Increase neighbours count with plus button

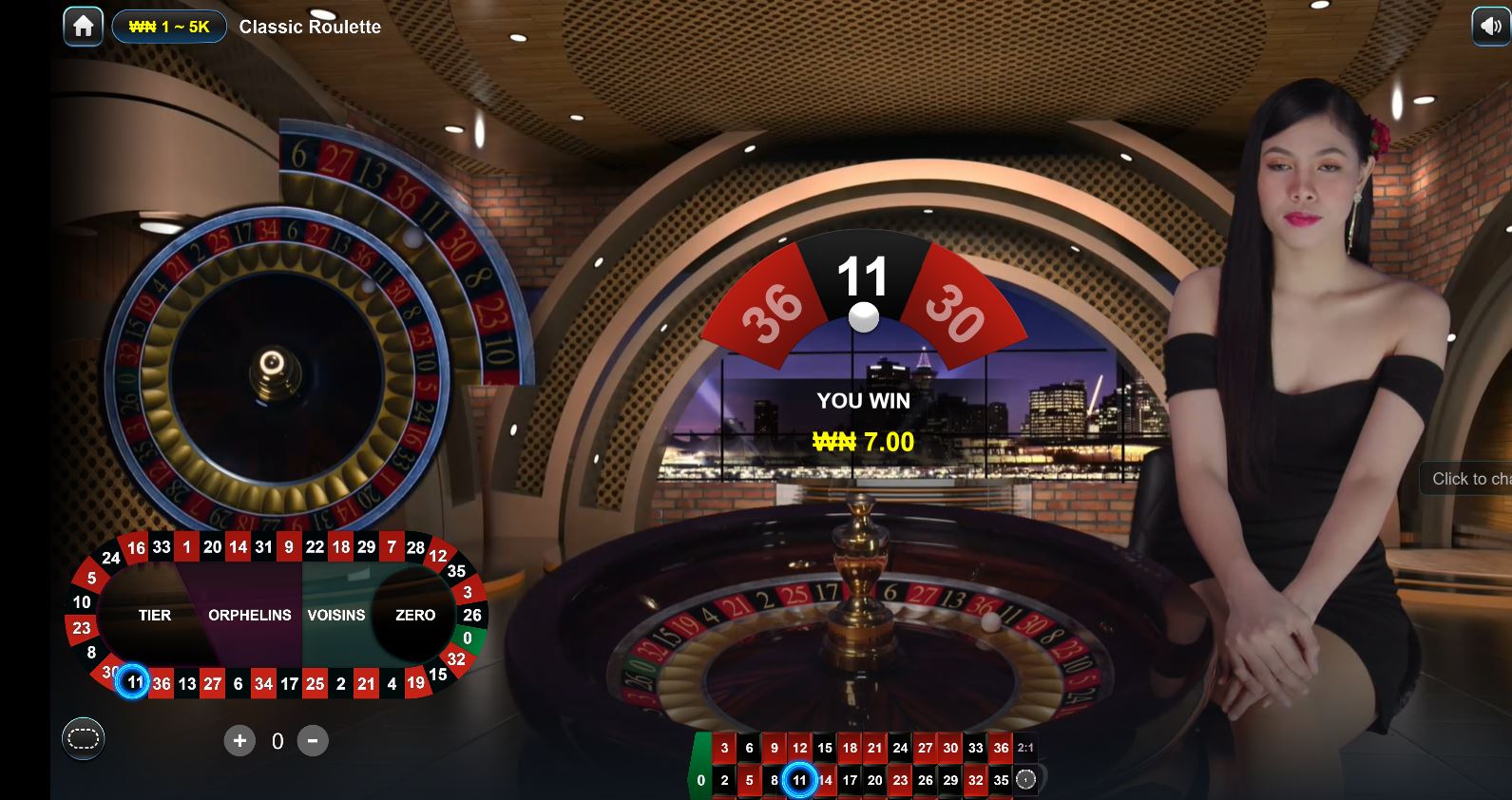[x=239, y=740]
